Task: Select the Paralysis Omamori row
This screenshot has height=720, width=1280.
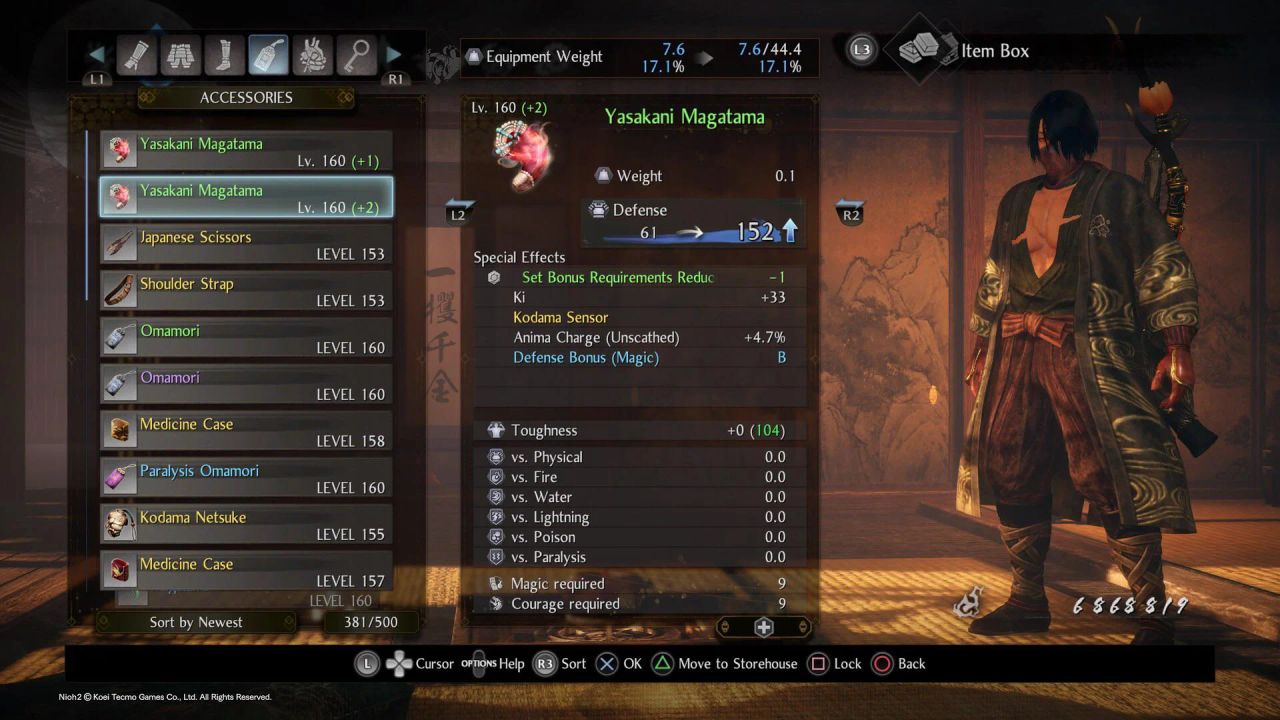Action: 246,479
